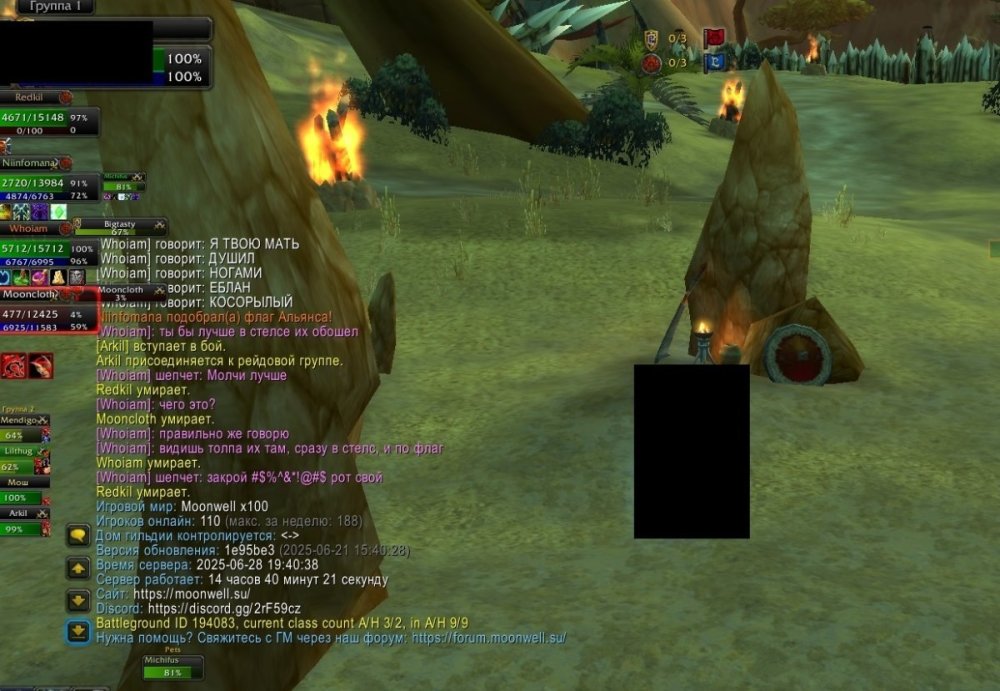Click the chat scroll-down arrow button
Viewport: 1000px width, 691px height.
[78, 600]
